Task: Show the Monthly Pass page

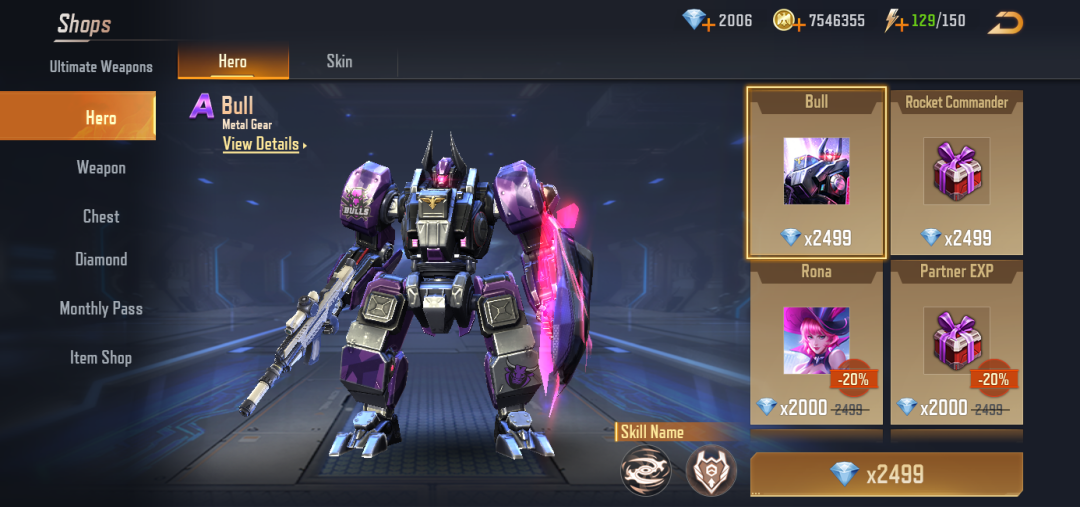Action: (x=101, y=308)
